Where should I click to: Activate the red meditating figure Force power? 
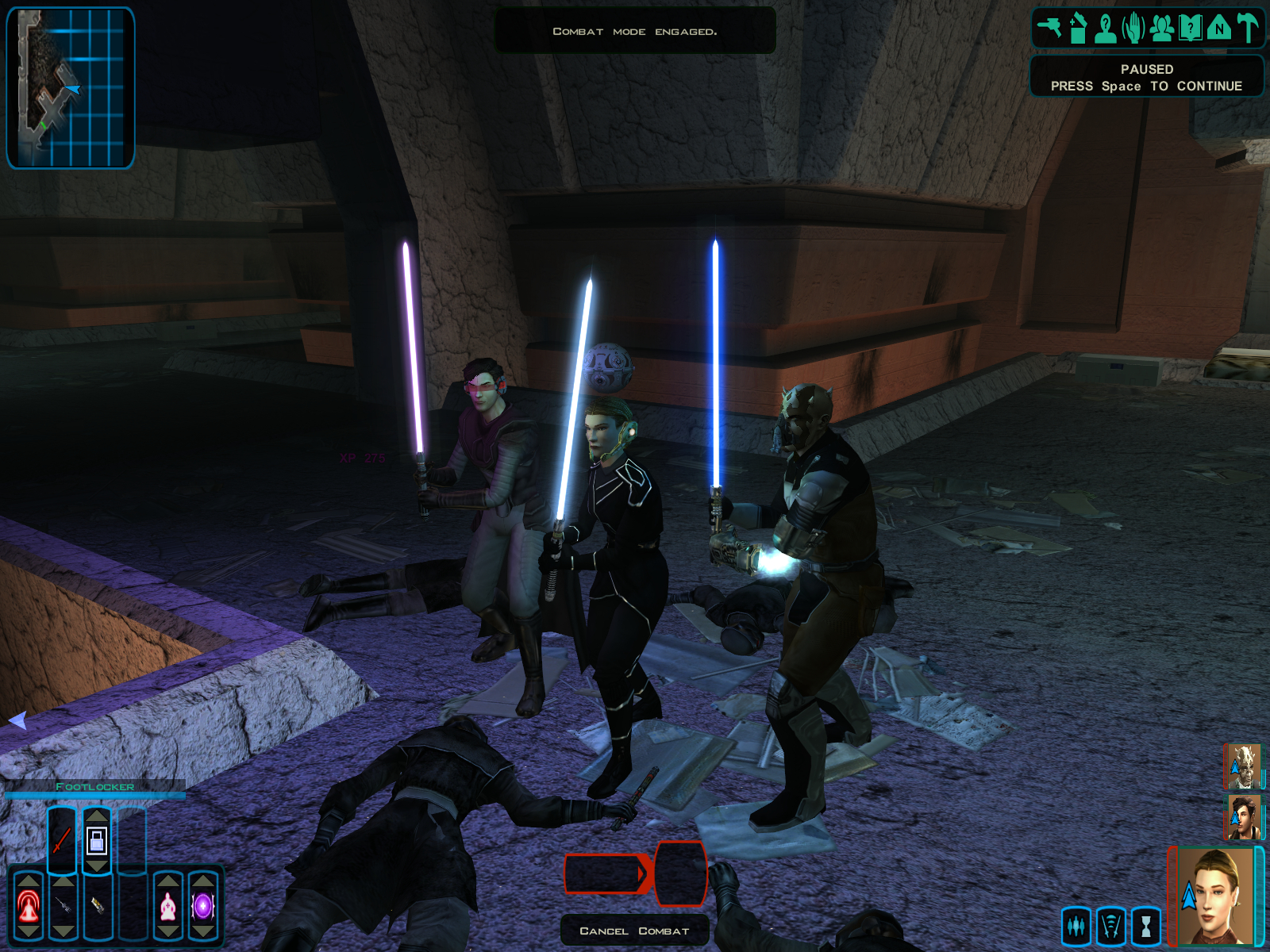tap(29, 906)
